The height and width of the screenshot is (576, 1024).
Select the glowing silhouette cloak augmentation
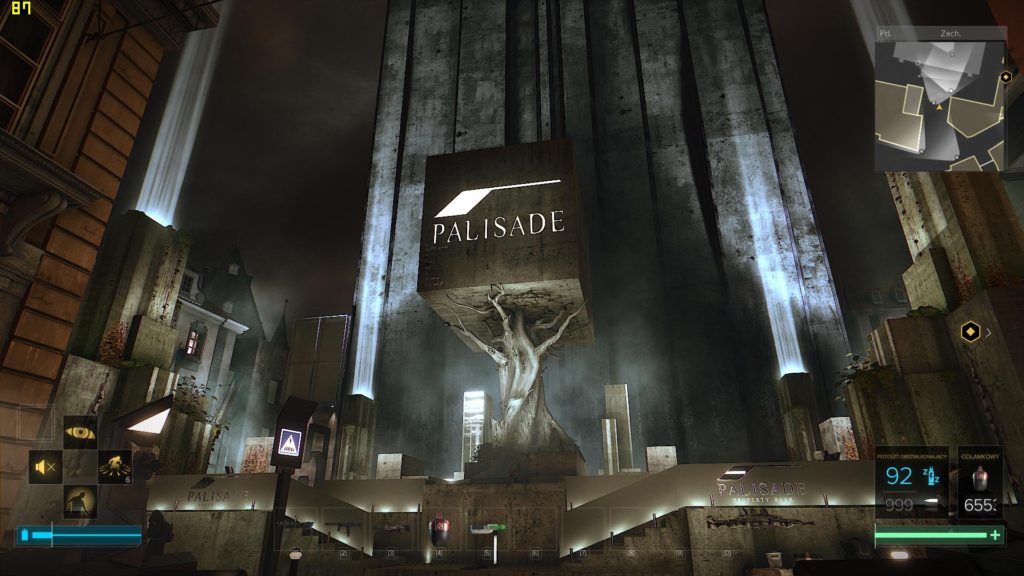81,500
